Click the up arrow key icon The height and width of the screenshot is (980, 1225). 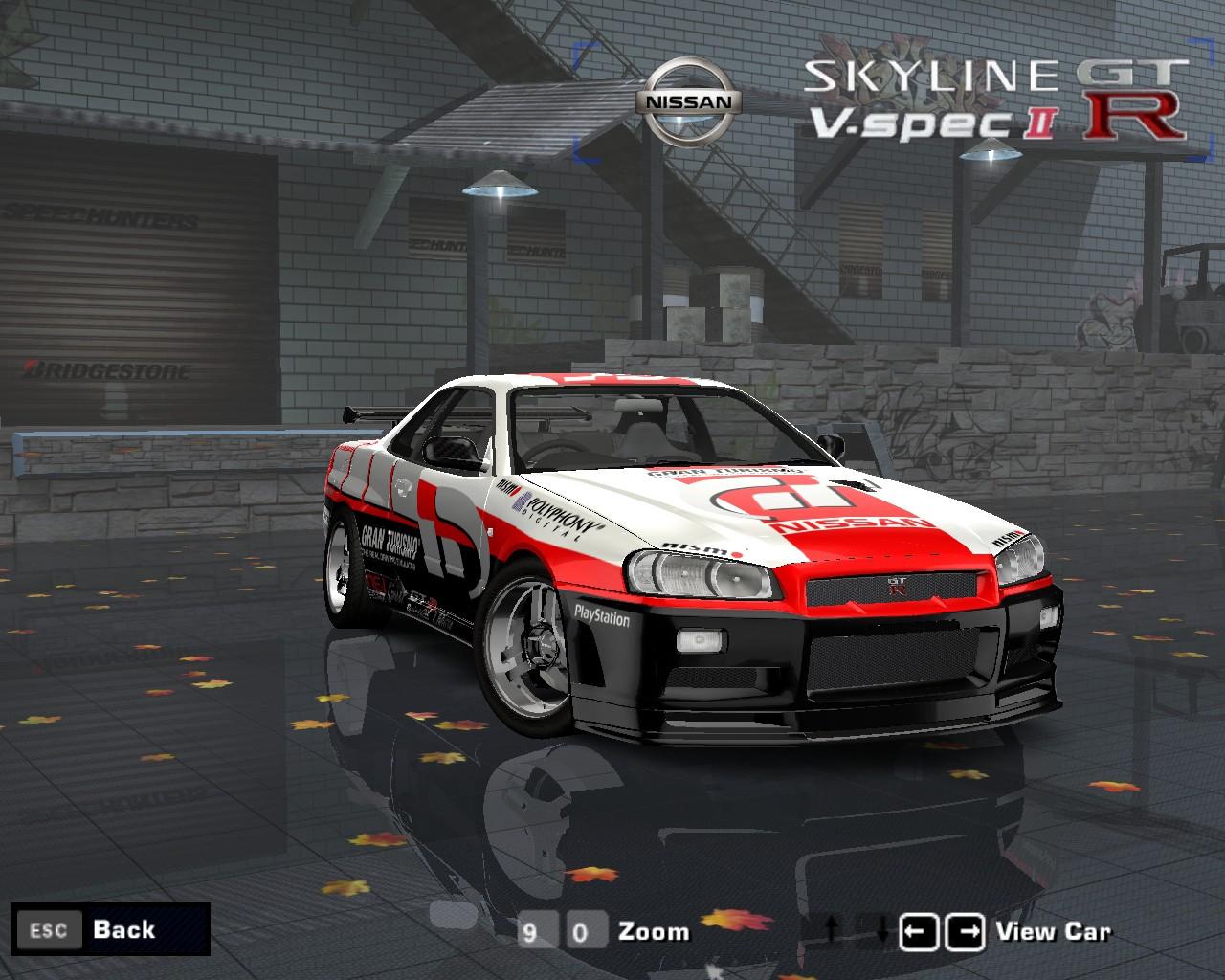point(830,929)
